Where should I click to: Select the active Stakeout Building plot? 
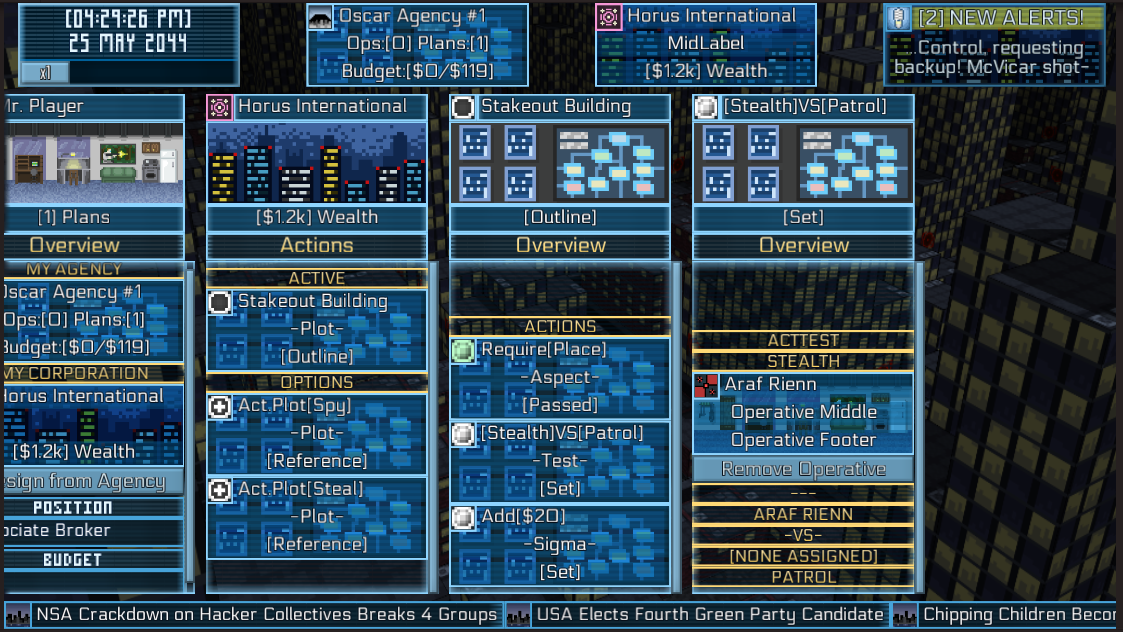coord(317,329)
